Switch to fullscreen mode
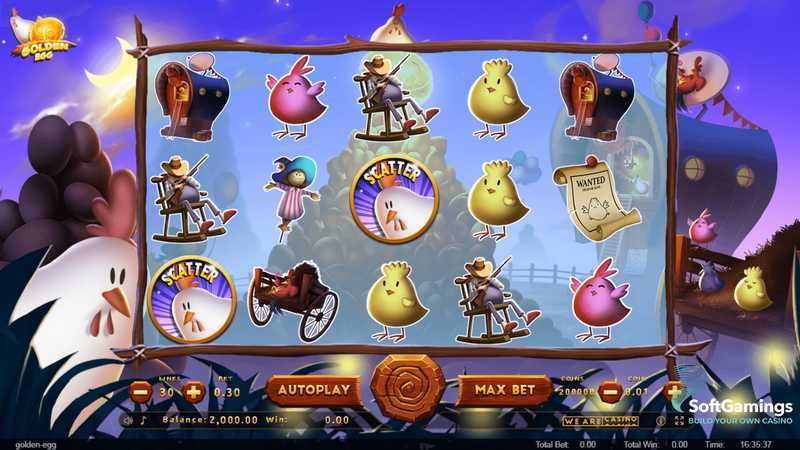The width and height of the screenshot is (800, 450). (680, 421)
